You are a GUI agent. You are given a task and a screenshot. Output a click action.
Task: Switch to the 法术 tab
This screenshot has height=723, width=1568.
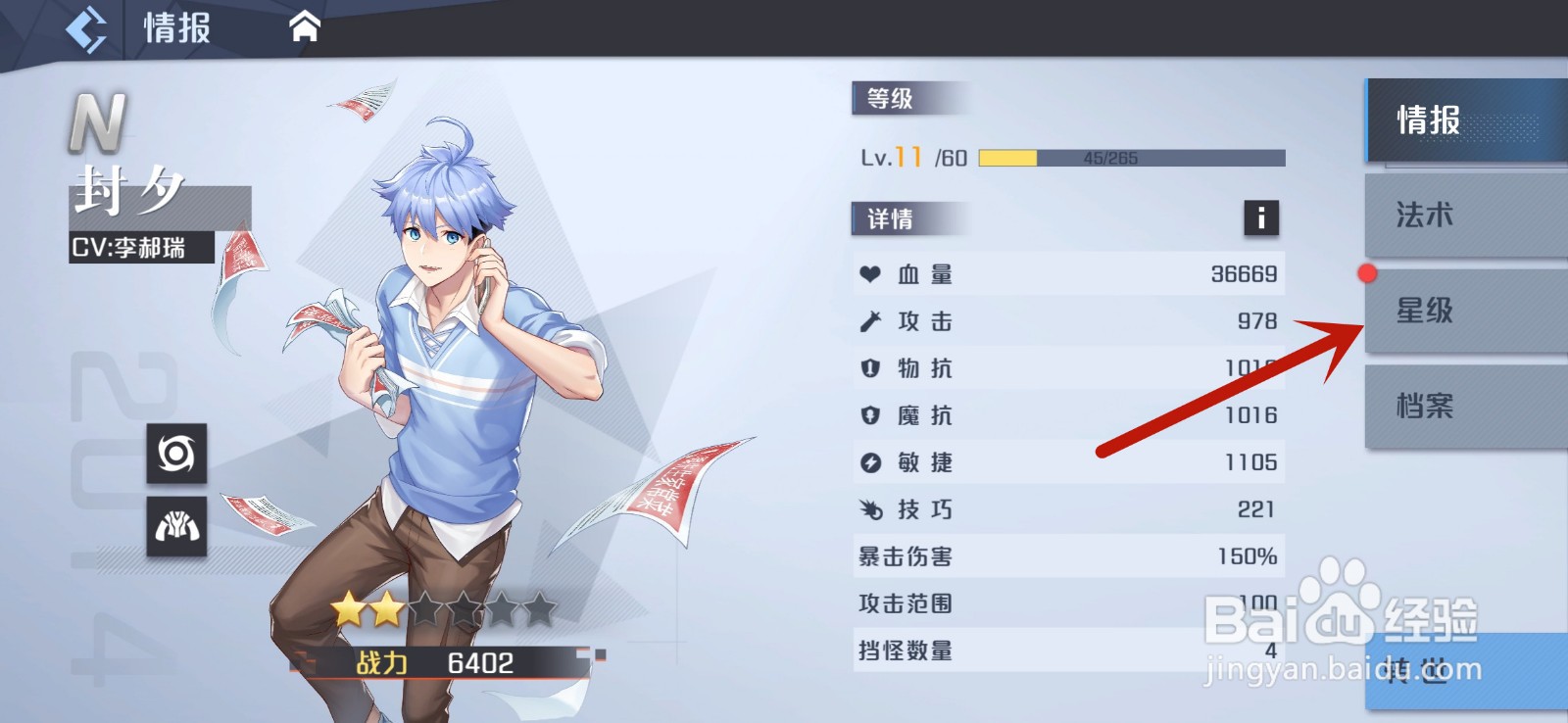[1463, 216]
